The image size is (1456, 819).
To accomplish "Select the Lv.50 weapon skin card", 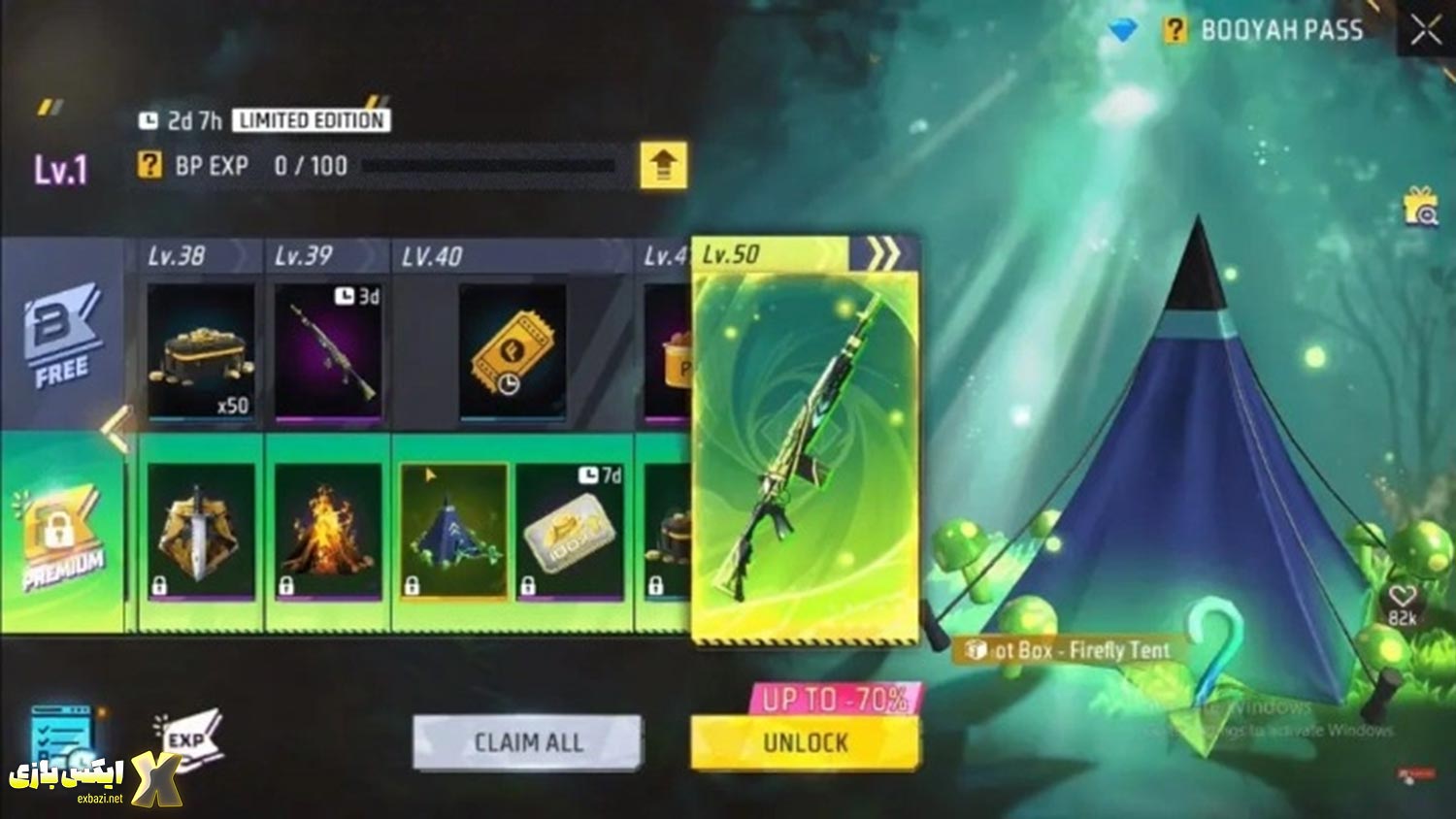I will pos(804,446).
